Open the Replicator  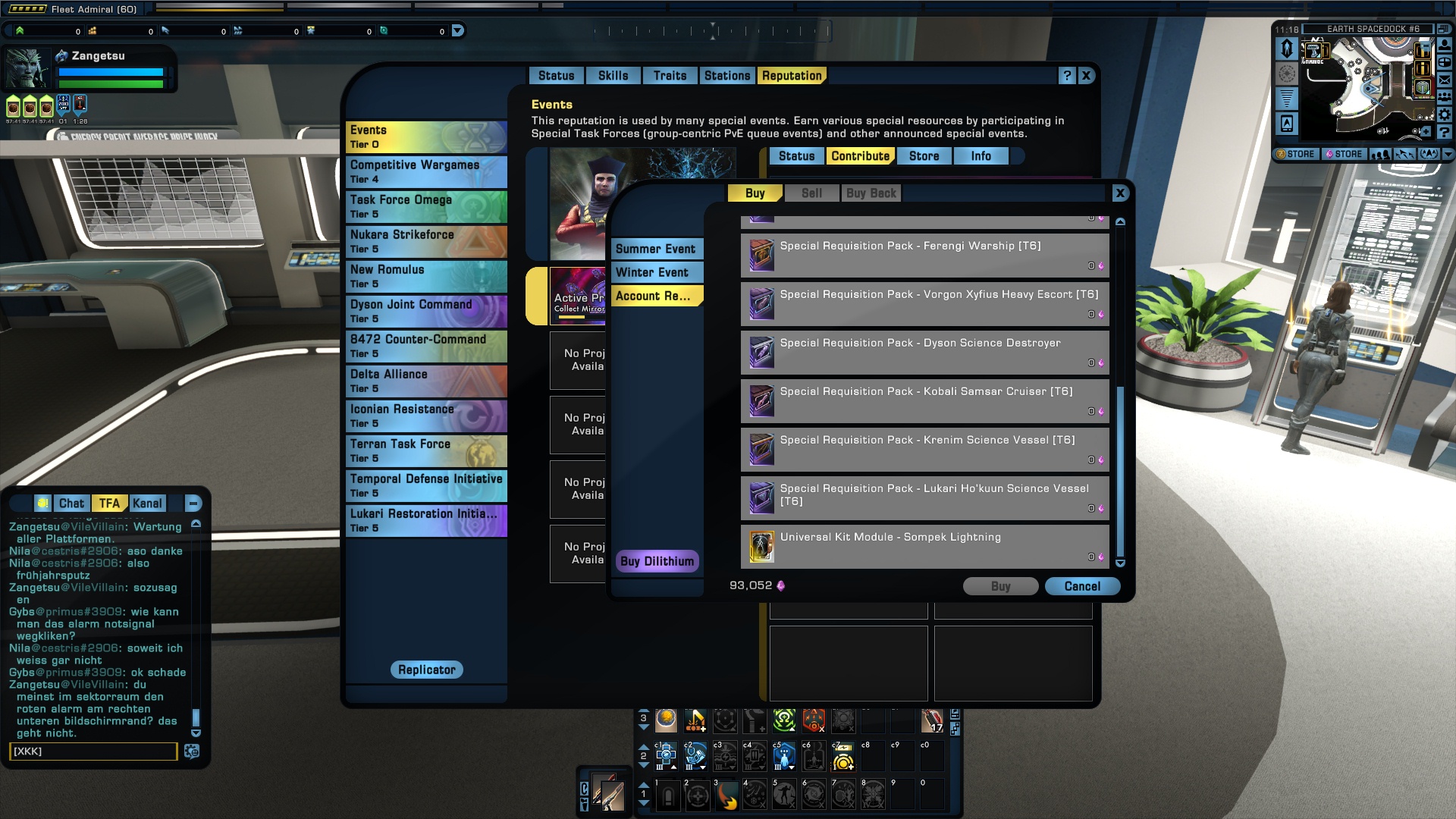coord(427,670)
